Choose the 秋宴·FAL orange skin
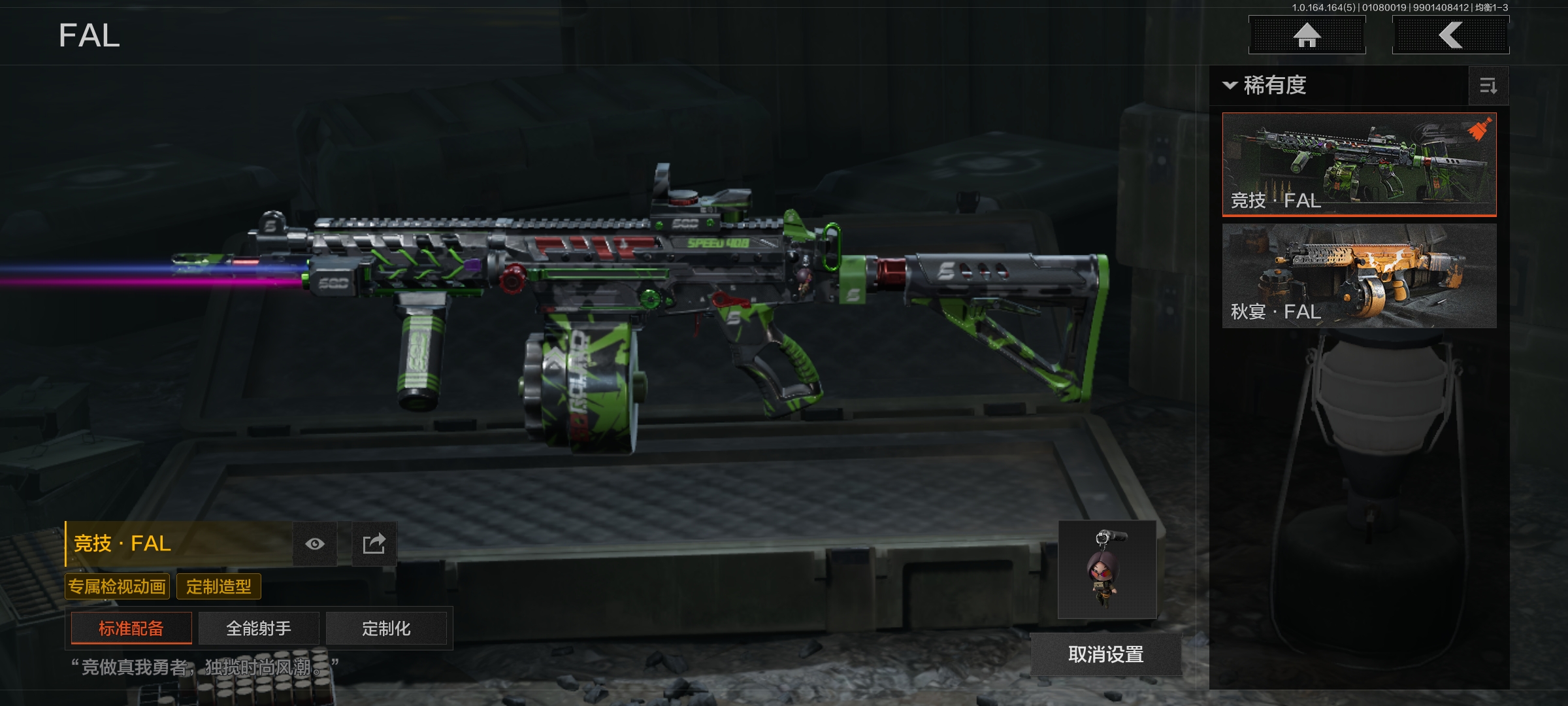1568x706 pixels. coord(1359,276)
